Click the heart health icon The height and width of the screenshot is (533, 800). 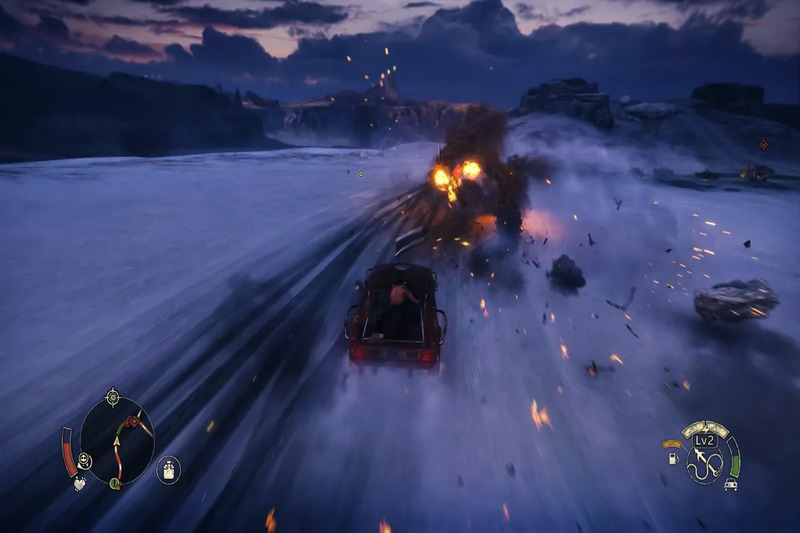(79, 483)
